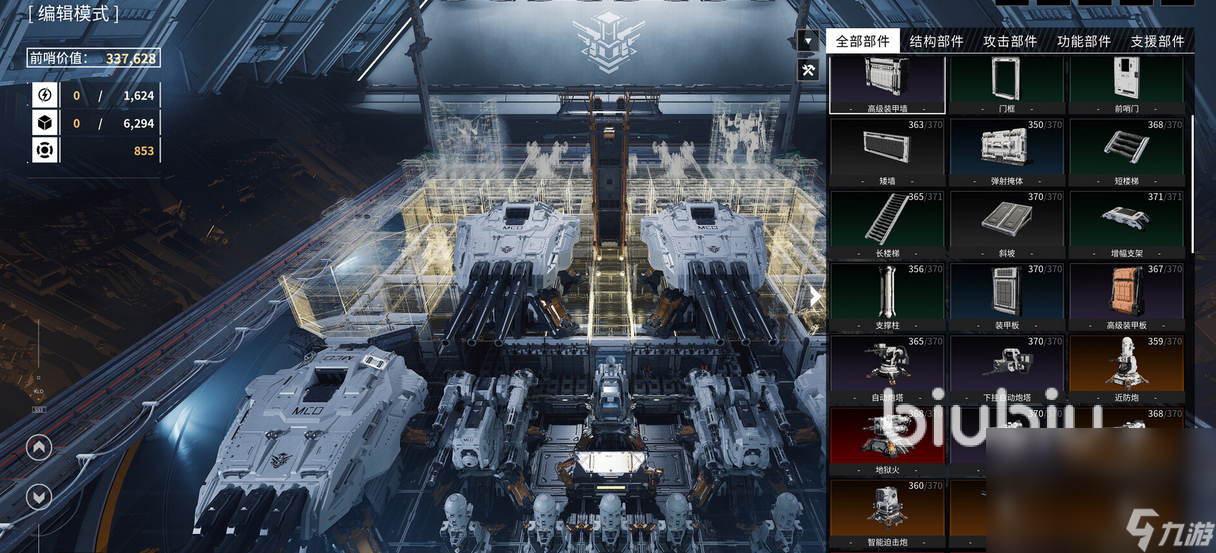Click the dropdown arrow beside the parts tabs
The image size is (1216, 553).
808,41
